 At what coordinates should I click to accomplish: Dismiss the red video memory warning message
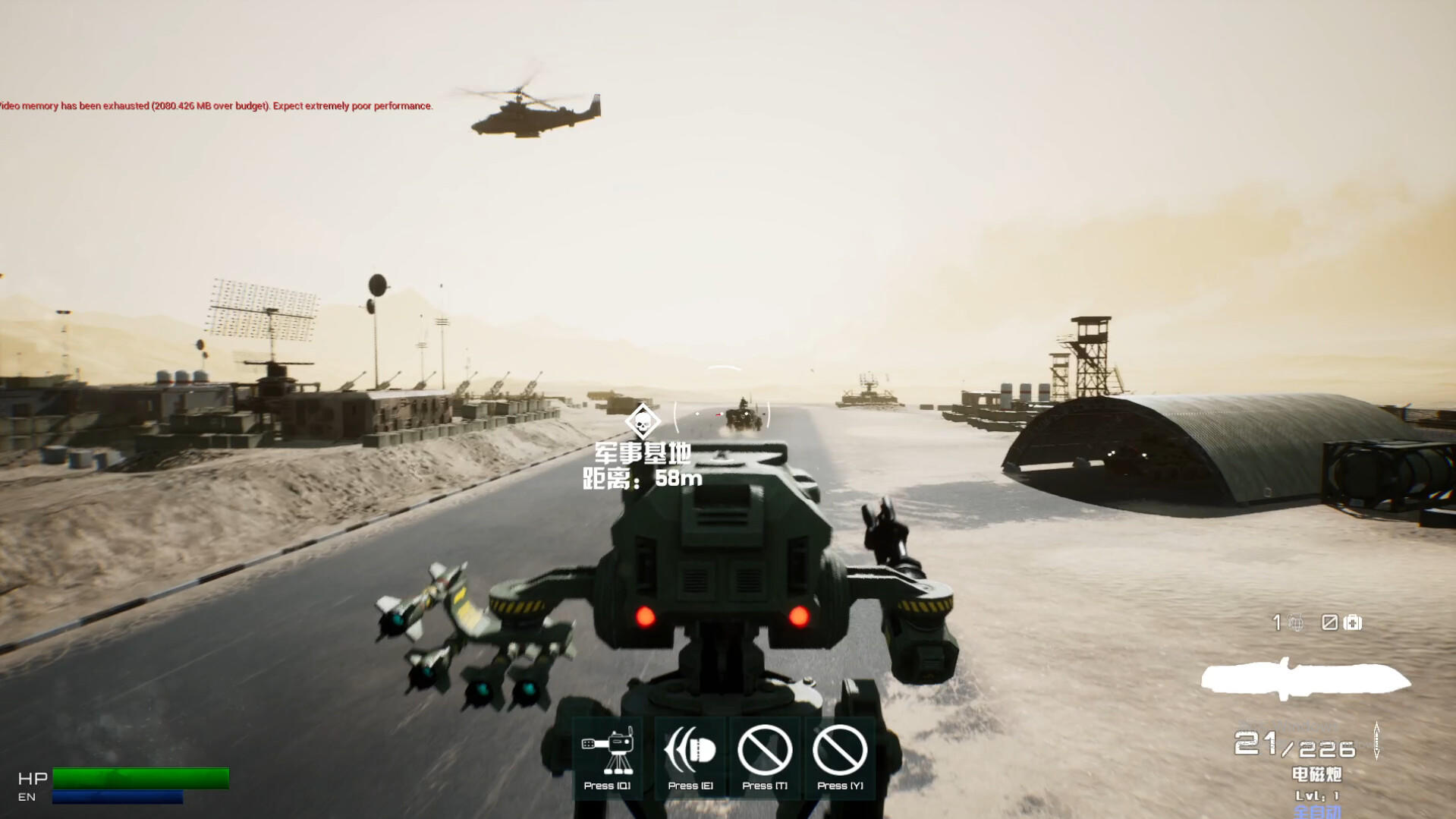tap(215, 106)
